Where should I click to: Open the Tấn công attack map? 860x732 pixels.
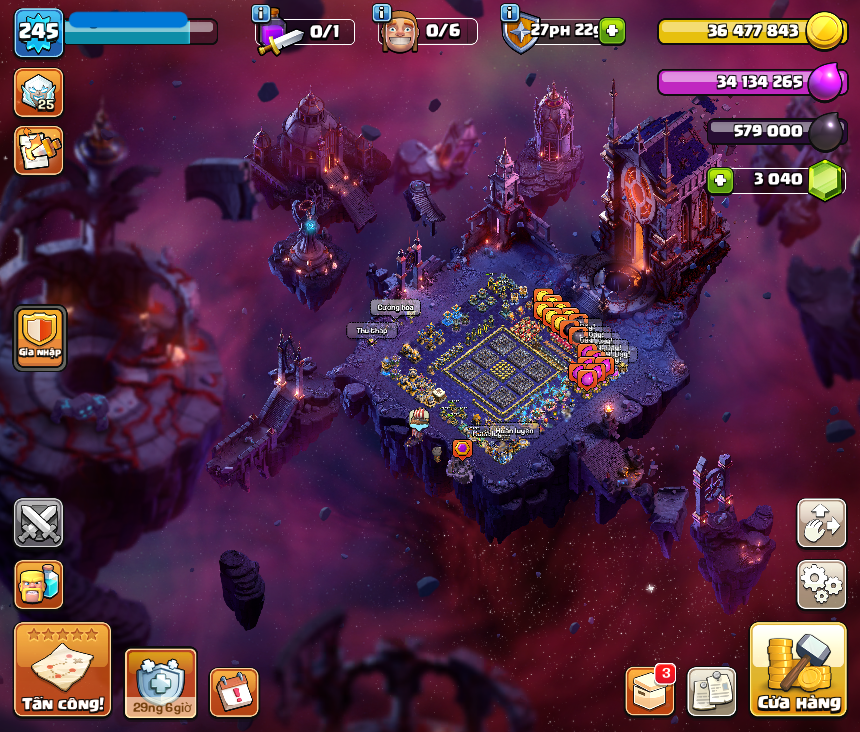[x=62, y=669]
